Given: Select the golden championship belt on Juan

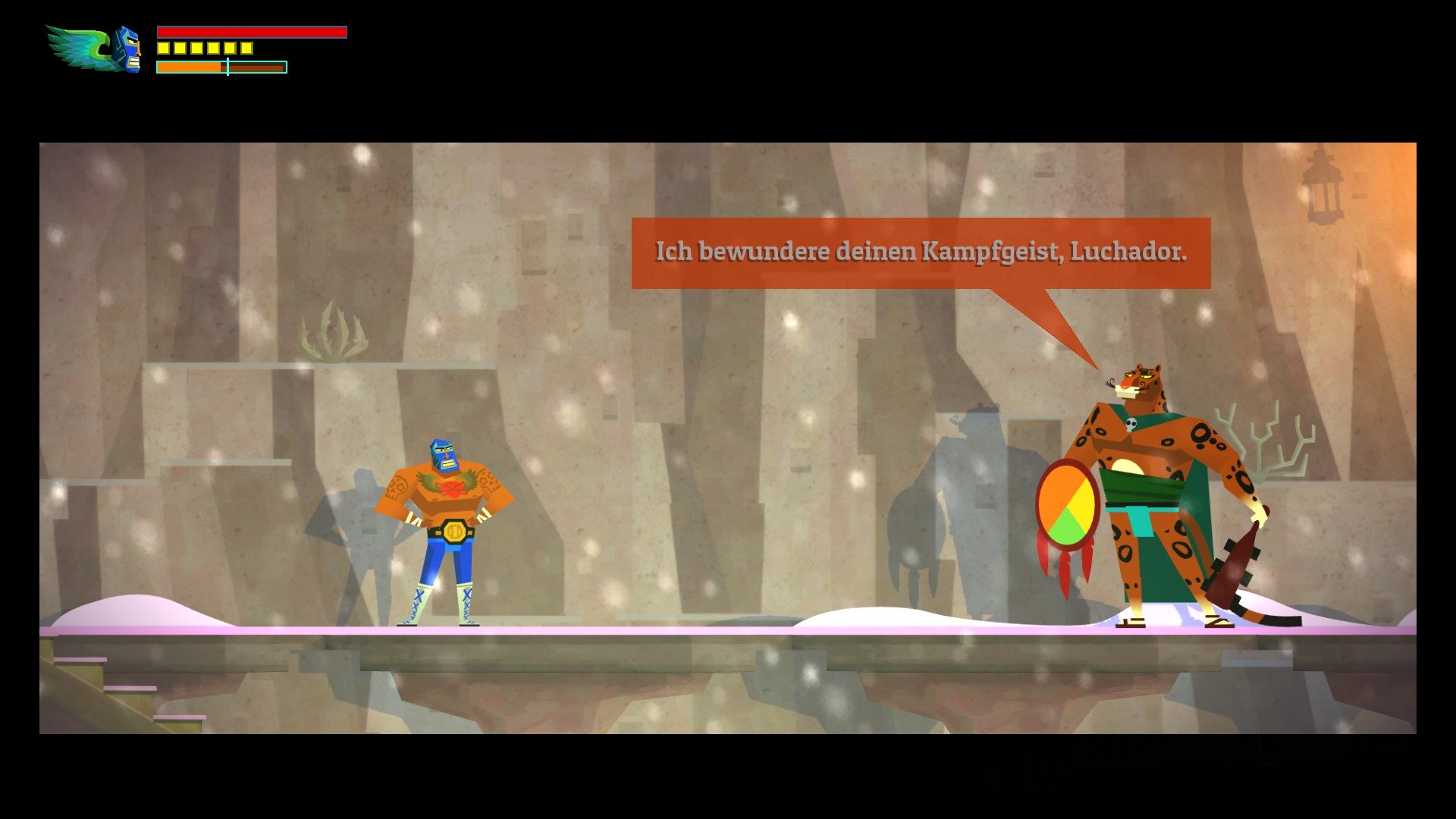Looking at the screenshot, I should 453,531.
